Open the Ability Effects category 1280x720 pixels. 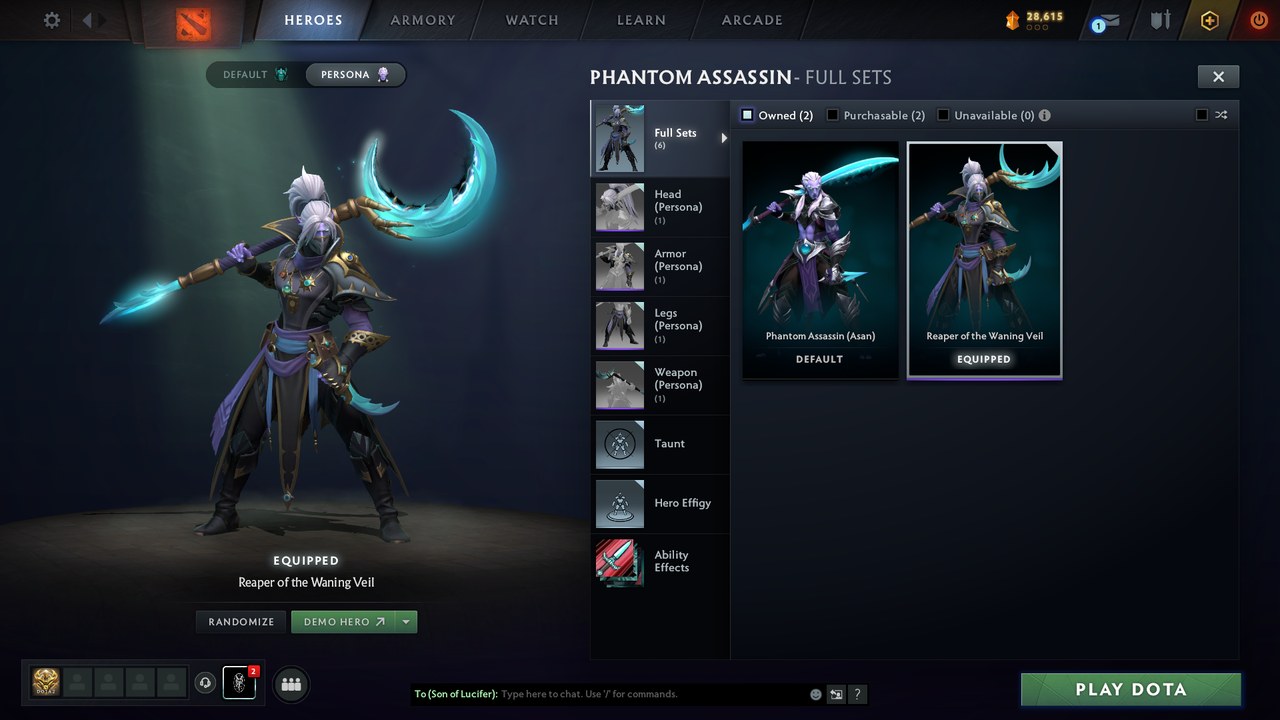(619, 562)
